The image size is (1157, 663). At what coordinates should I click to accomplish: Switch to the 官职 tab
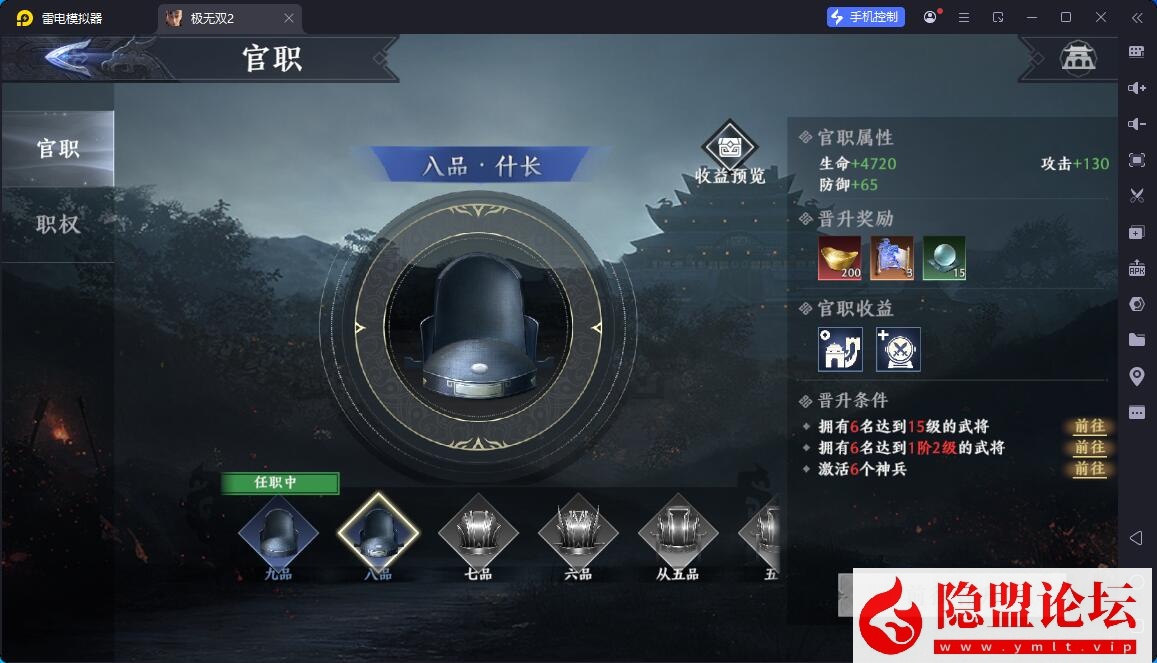point(57,149)
